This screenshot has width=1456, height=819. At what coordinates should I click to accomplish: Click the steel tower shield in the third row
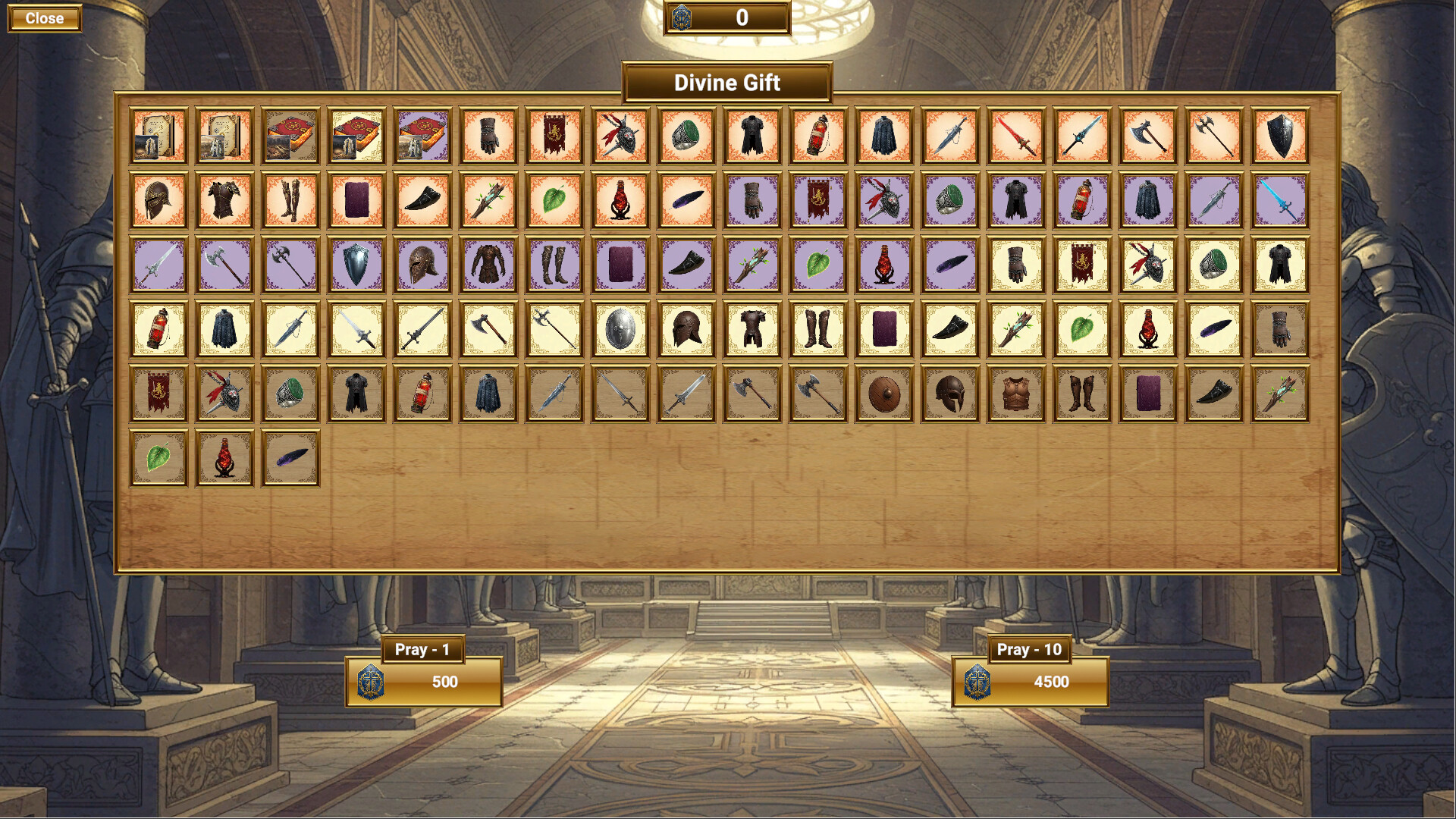[x=356, y=263]
